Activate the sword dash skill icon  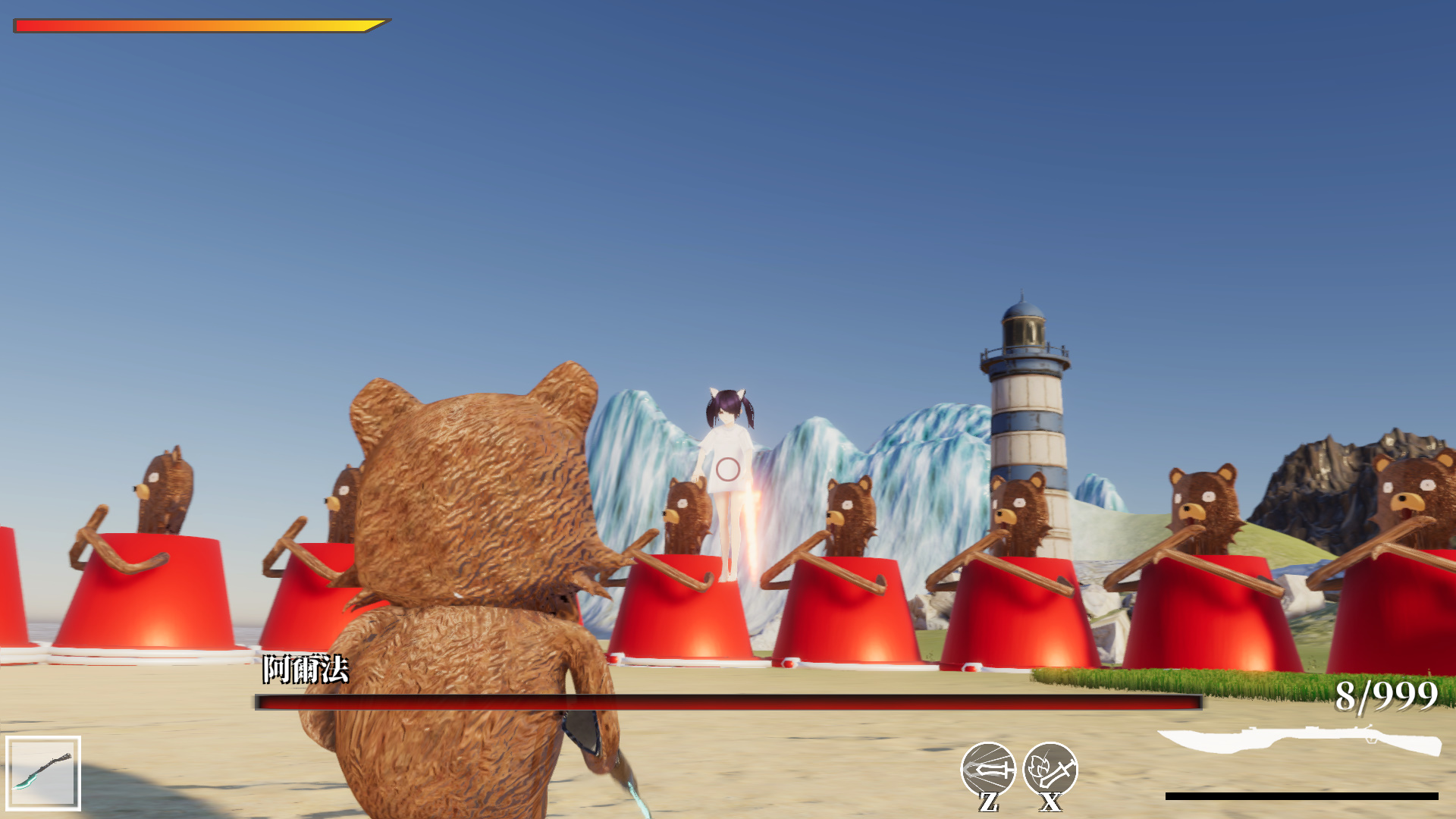(x=987, y=769)
